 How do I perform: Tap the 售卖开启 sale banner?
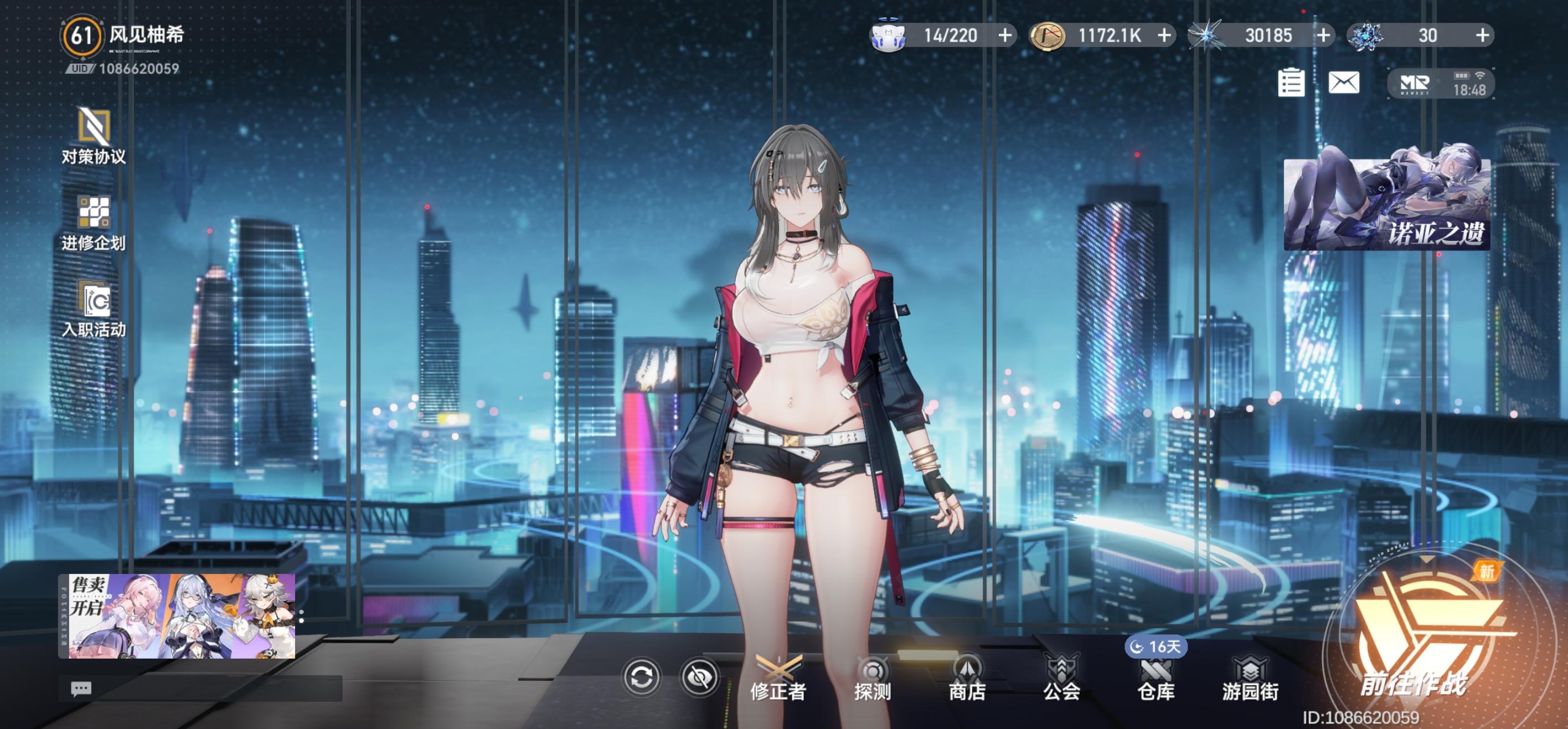pos(177,615)
